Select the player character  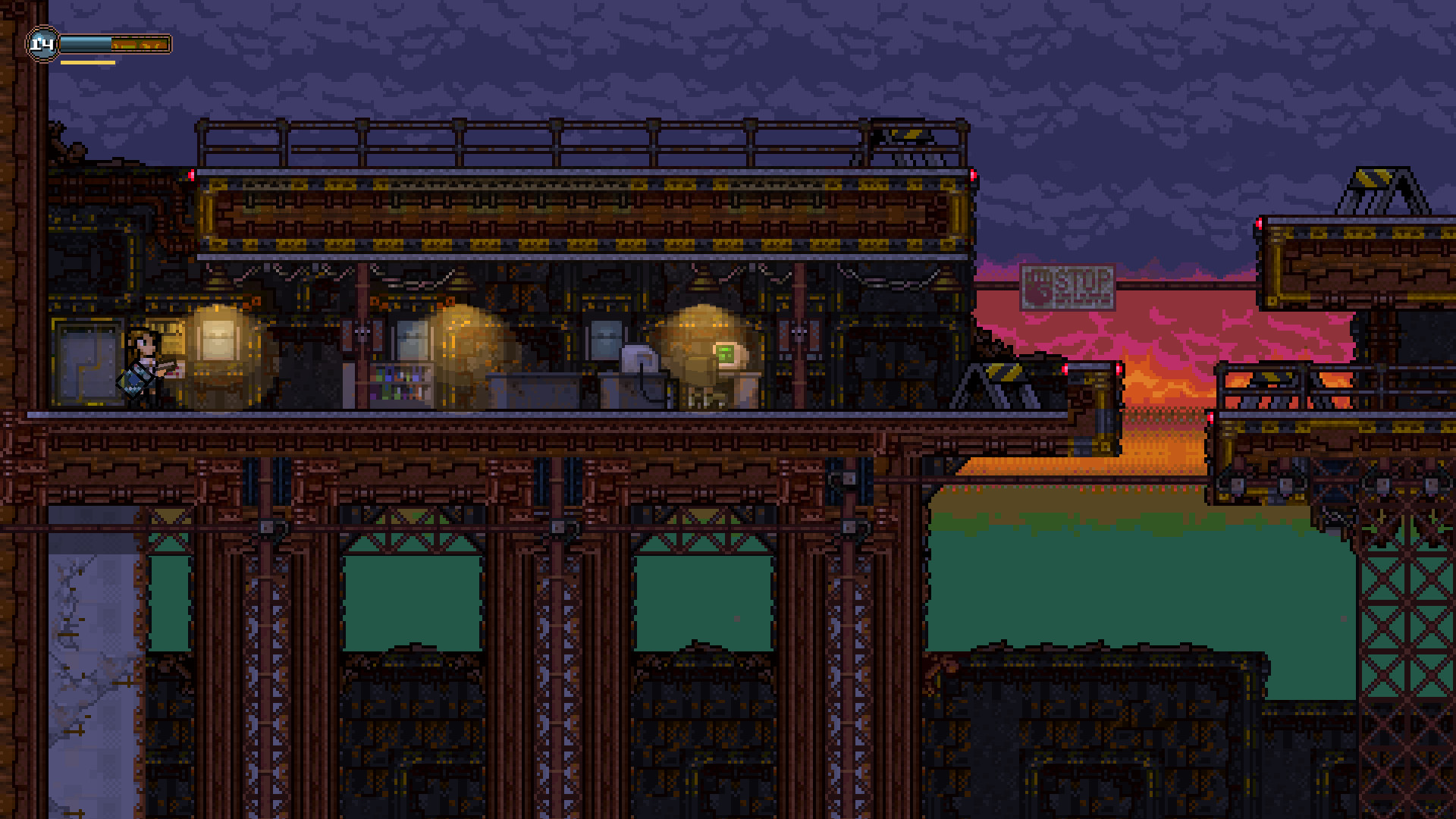click(144, 364)
